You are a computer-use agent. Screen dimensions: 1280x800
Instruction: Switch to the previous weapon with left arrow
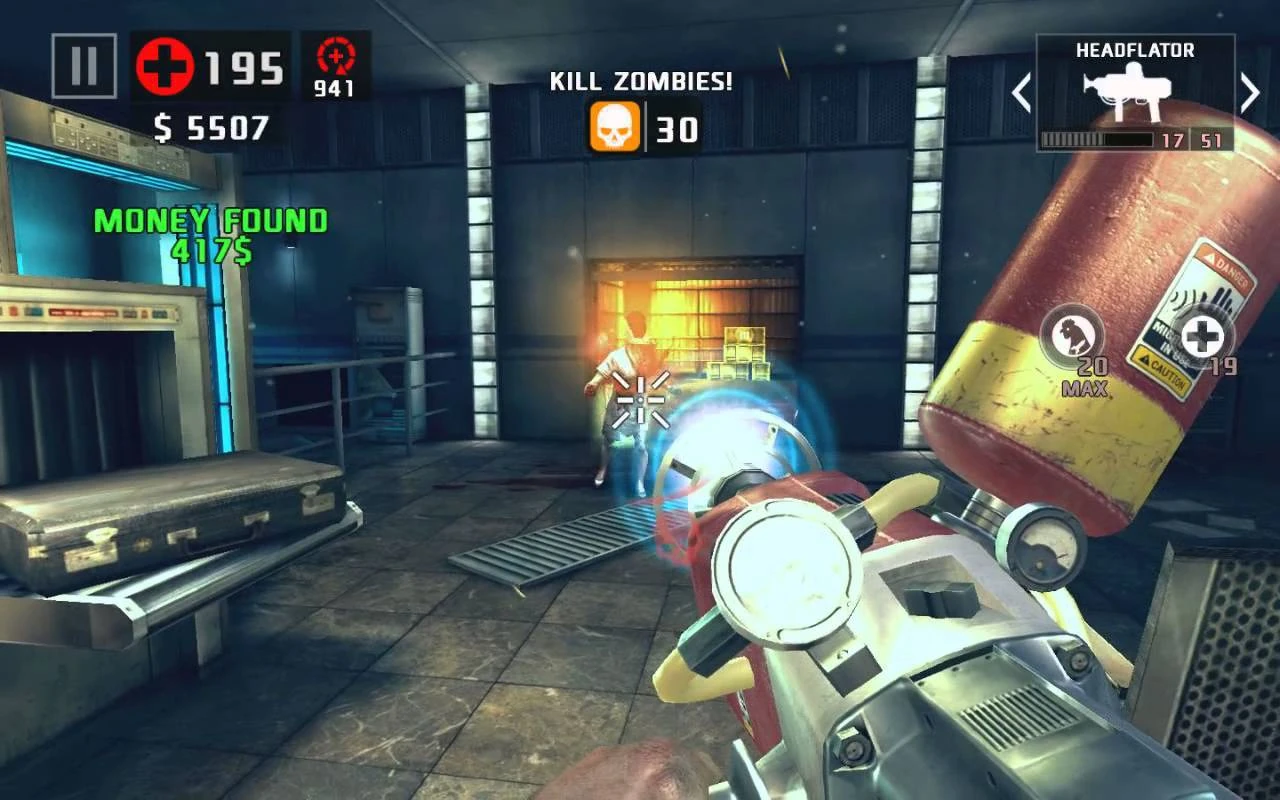pyautogui.click(x=1022, y=91)
